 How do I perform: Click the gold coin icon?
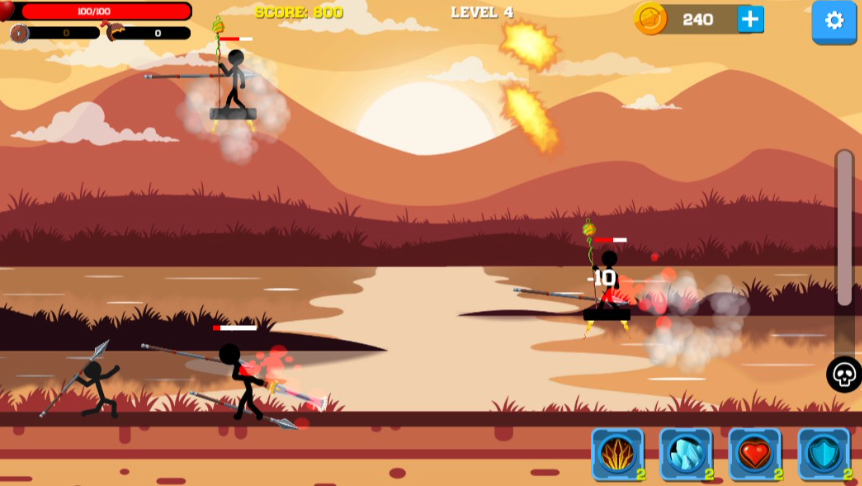(x=651, y=19)
